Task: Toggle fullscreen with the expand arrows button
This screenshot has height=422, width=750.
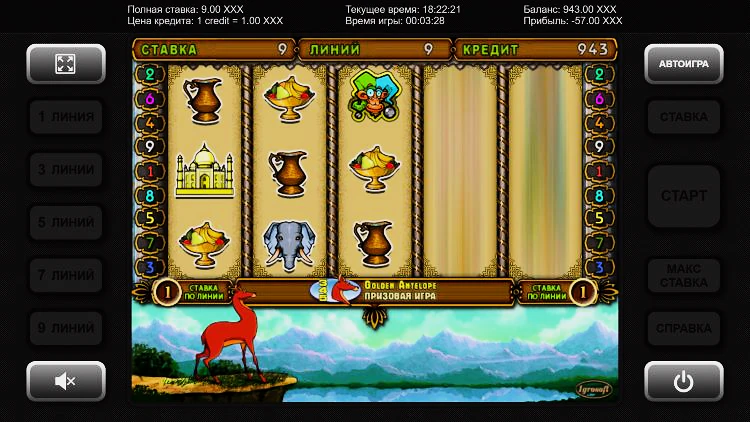Action: [x=66, y=64]
